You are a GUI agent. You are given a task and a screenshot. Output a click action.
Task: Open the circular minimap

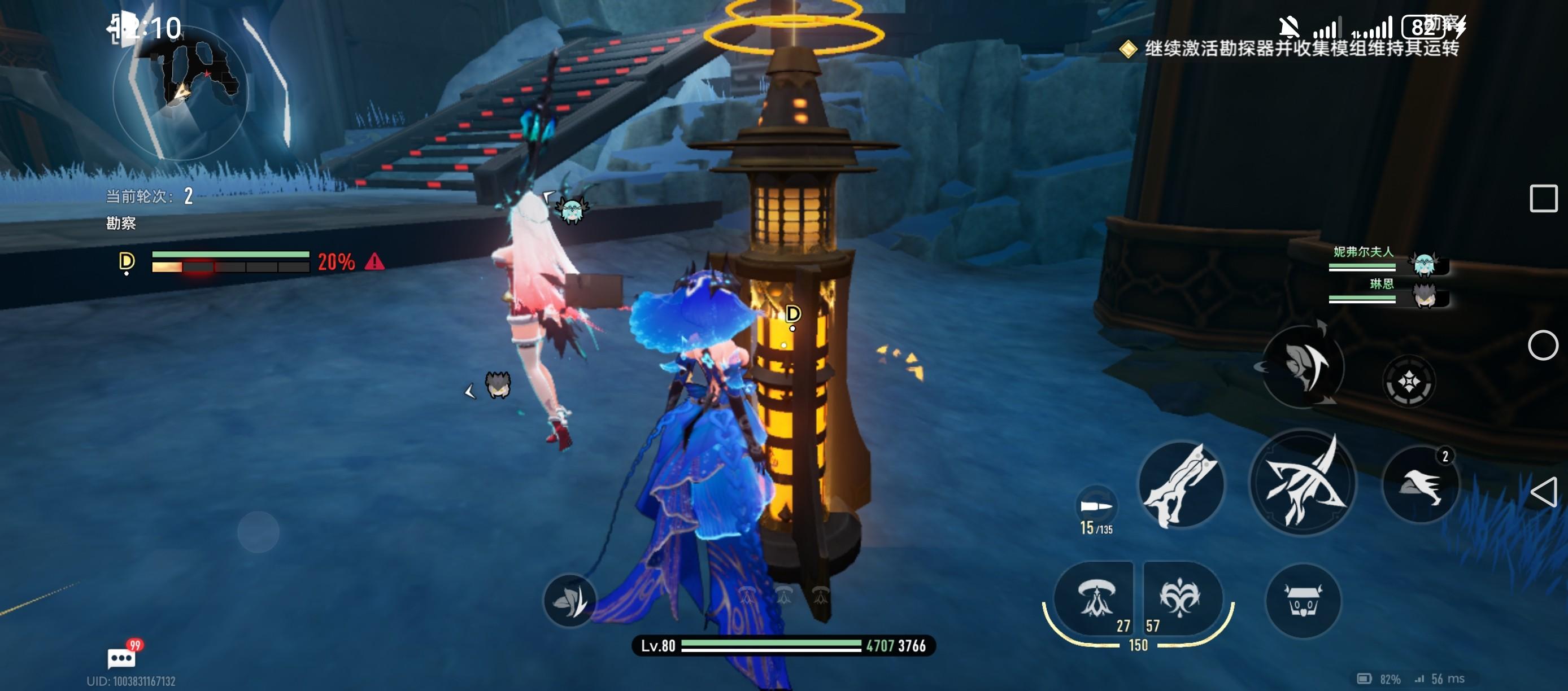coord(180,93)
